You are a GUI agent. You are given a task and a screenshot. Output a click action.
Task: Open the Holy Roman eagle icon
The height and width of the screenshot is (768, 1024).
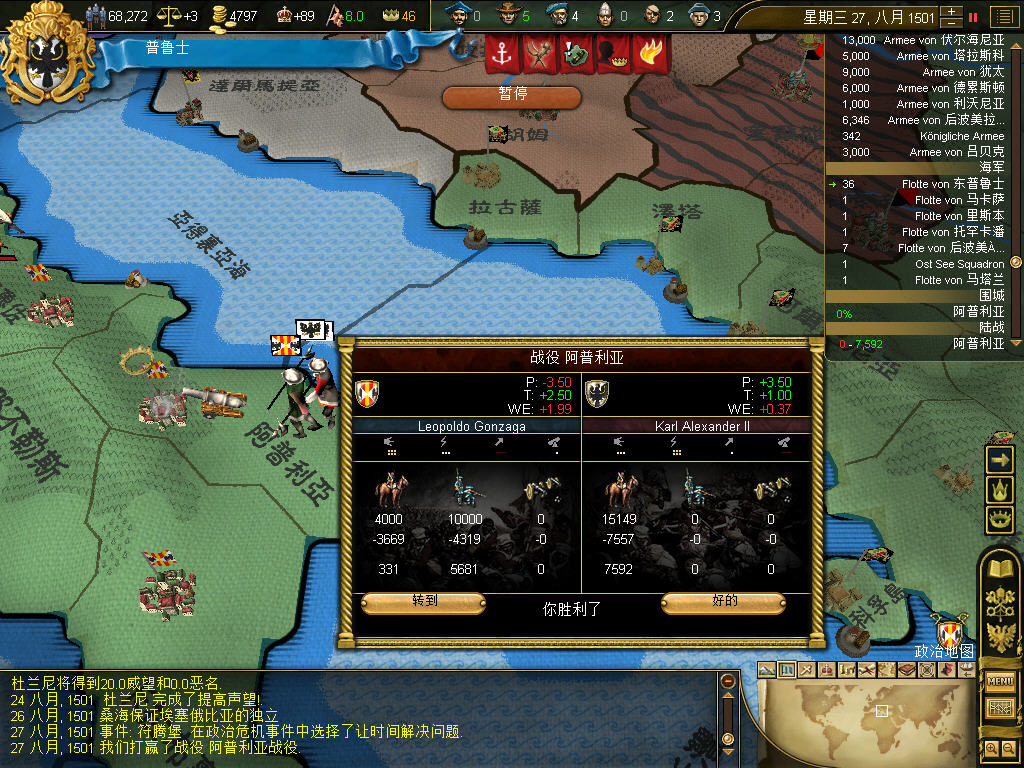[1000, 636]
